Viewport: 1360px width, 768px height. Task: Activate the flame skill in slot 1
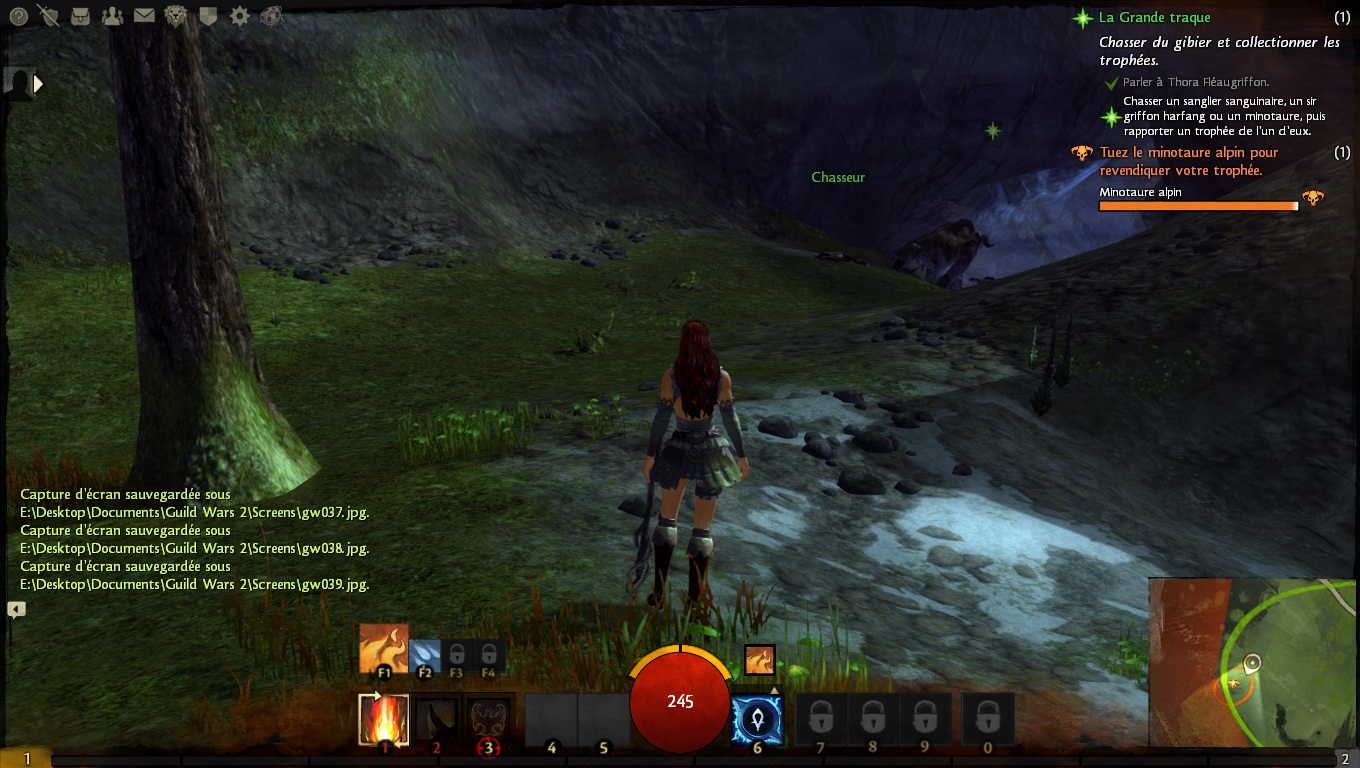(384, 719)
